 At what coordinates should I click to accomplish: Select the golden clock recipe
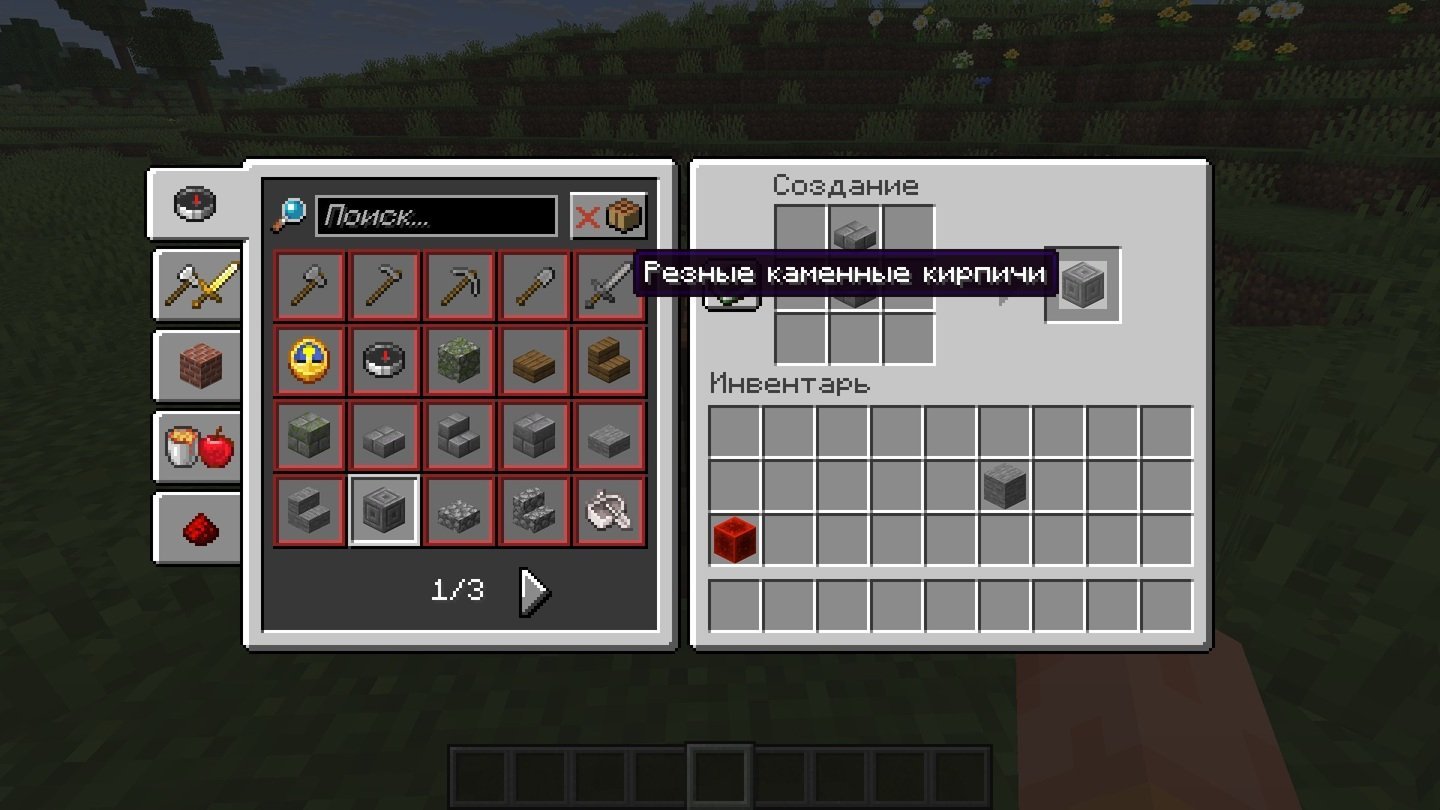coord(310,362)
